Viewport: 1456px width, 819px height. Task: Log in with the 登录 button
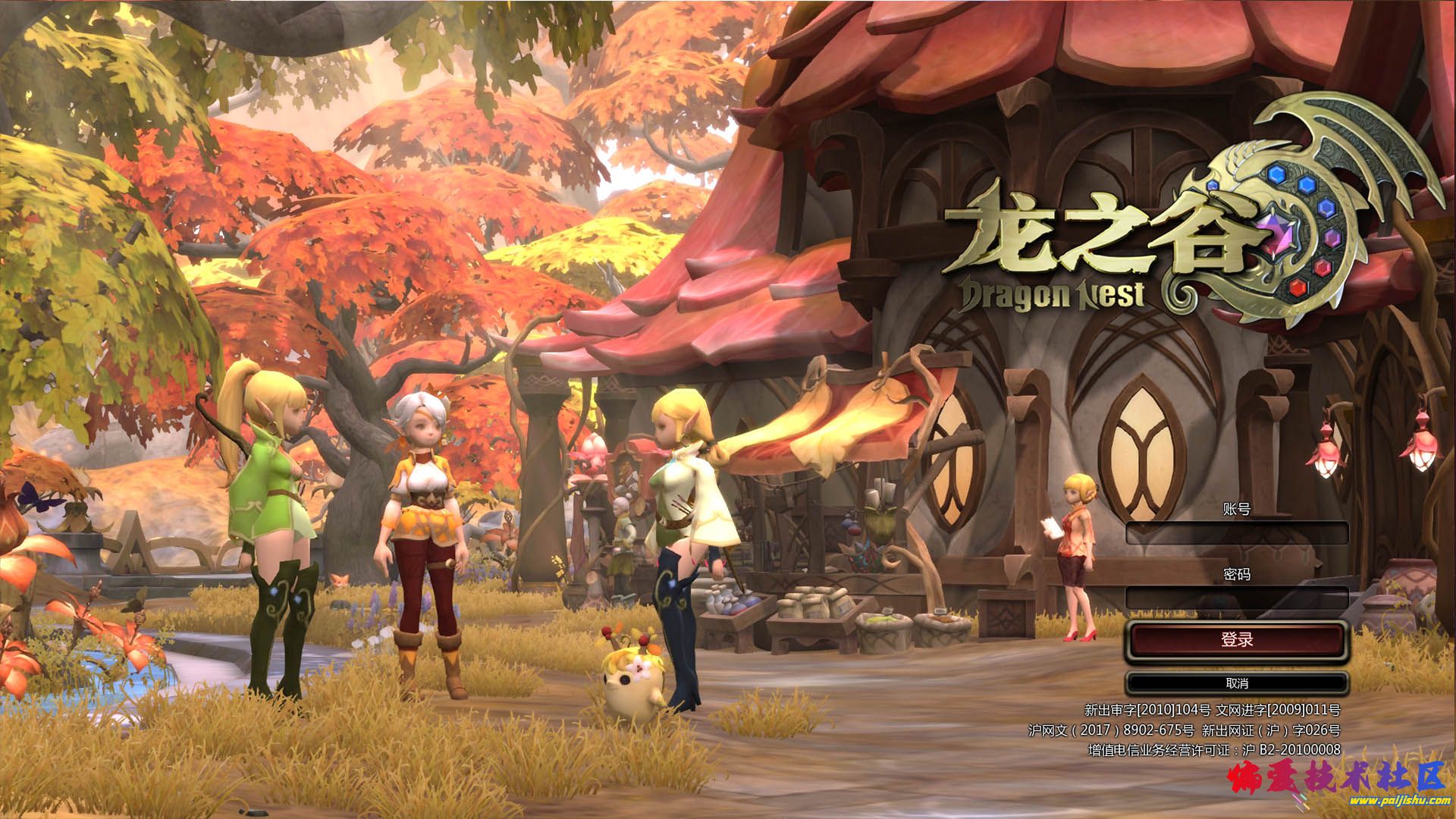(1236, 640)
